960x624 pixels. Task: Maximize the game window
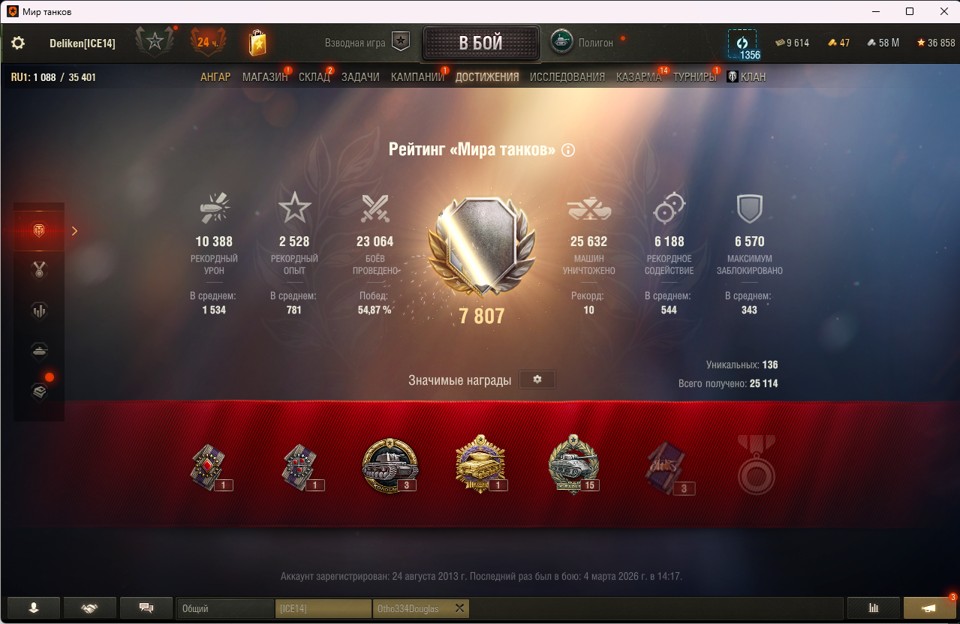click(x=909, y=11)
